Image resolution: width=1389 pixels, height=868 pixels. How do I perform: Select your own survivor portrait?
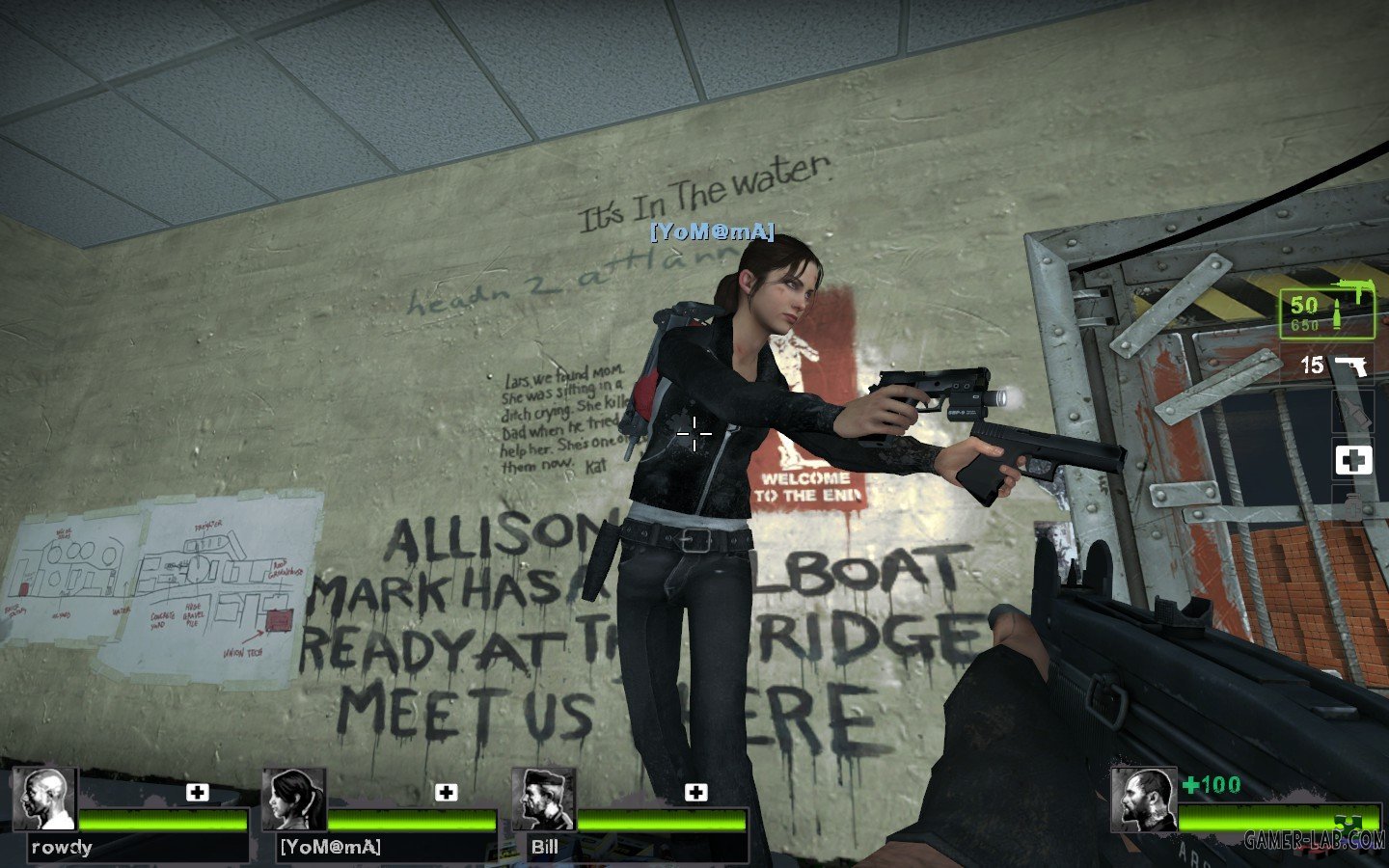[x=1143, y=800]
